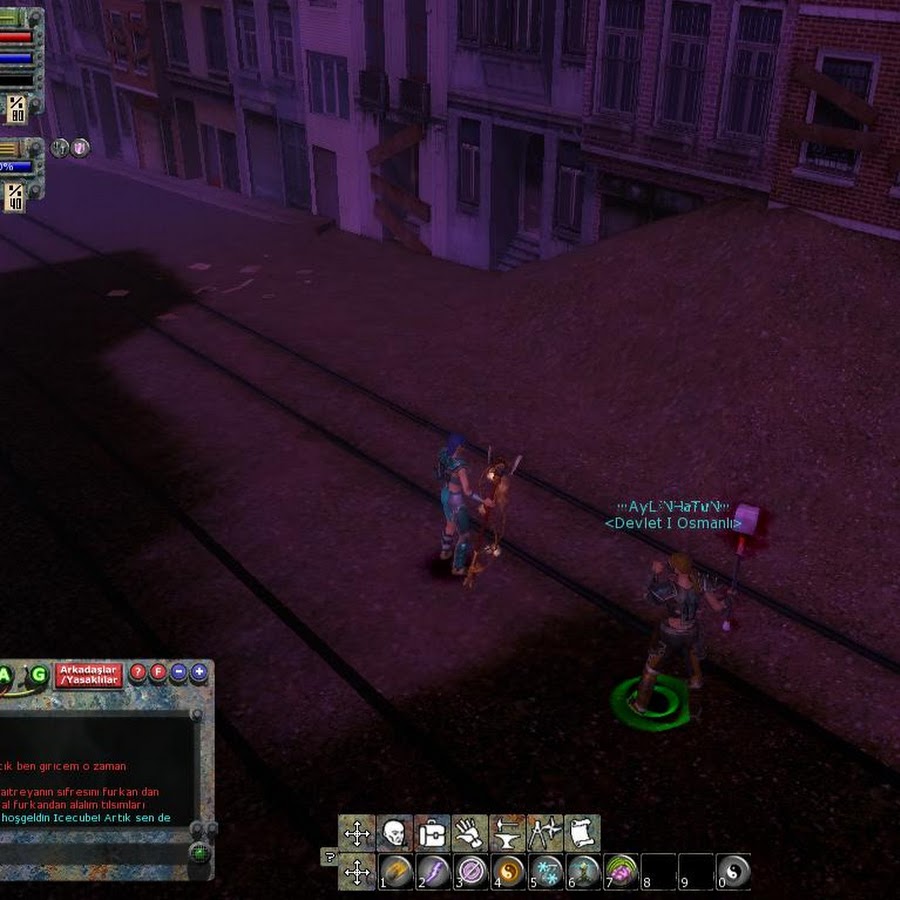Click the green send button beside chat input
The image size is (900, 900).
coord(200,853)
